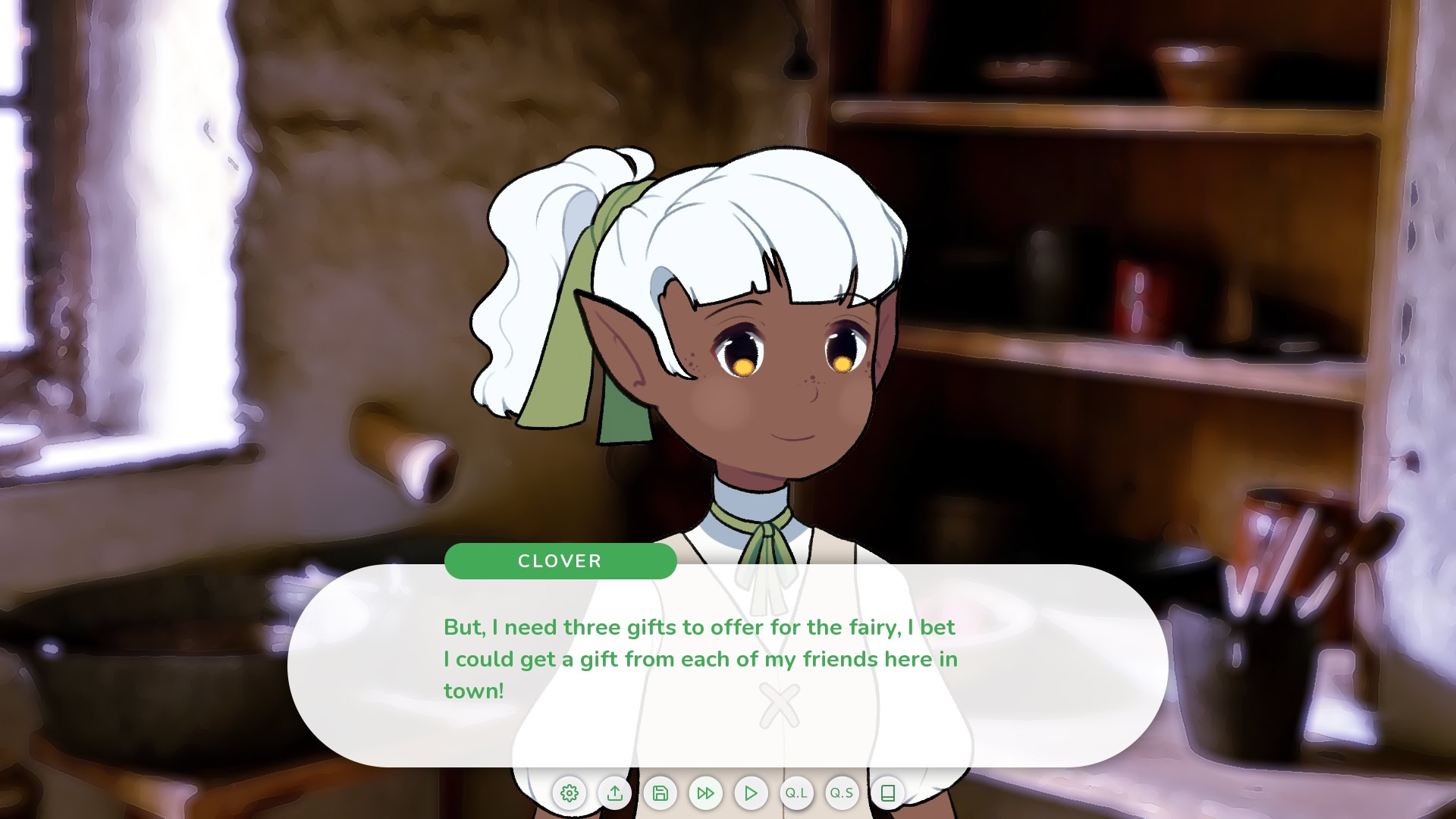
Task: Click the CLOVER name banner
Action: pyautogui.click(x=560, y=561)
